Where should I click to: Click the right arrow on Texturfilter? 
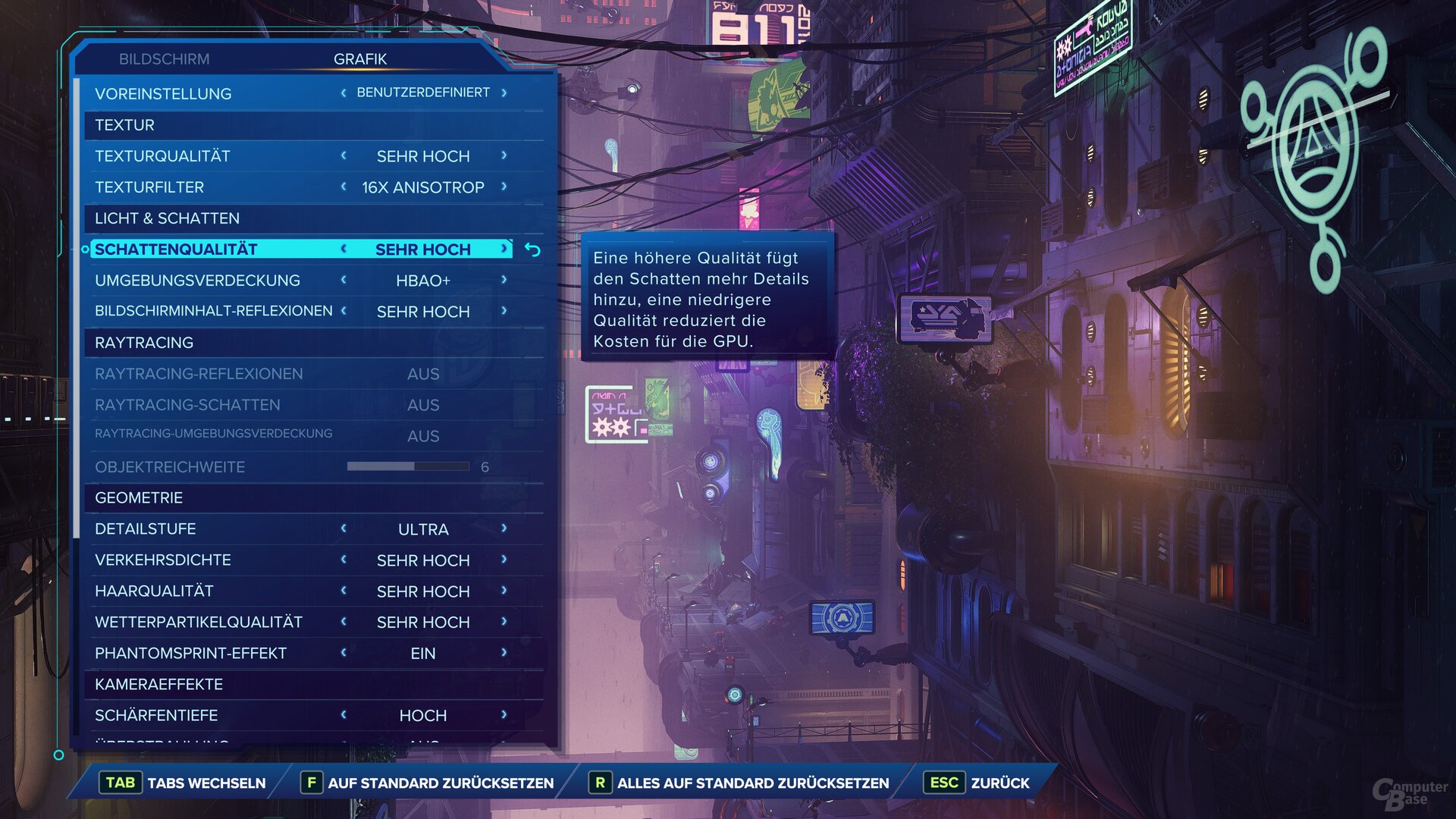tap(504, 187)
